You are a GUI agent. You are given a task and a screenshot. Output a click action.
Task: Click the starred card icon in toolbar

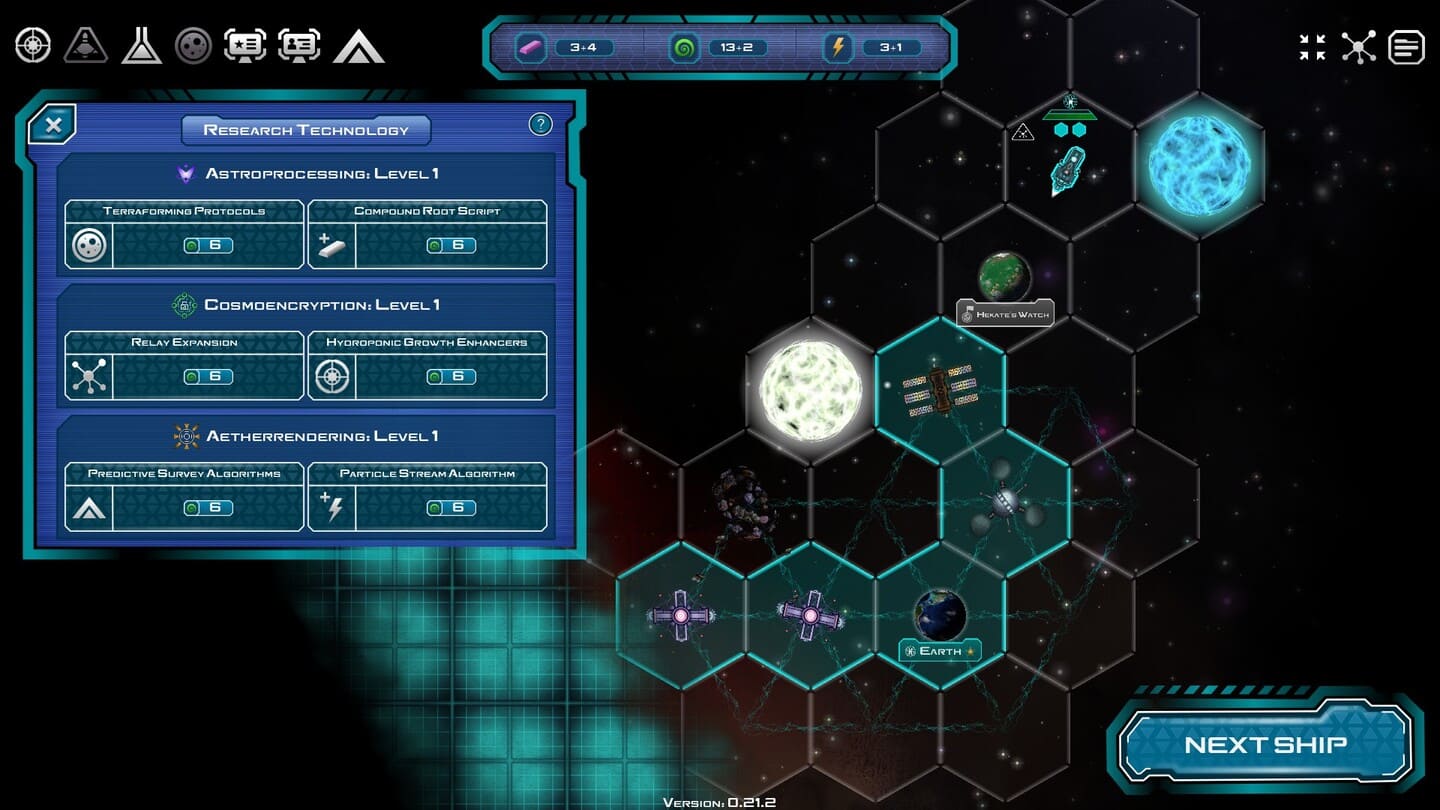(245, 45)
